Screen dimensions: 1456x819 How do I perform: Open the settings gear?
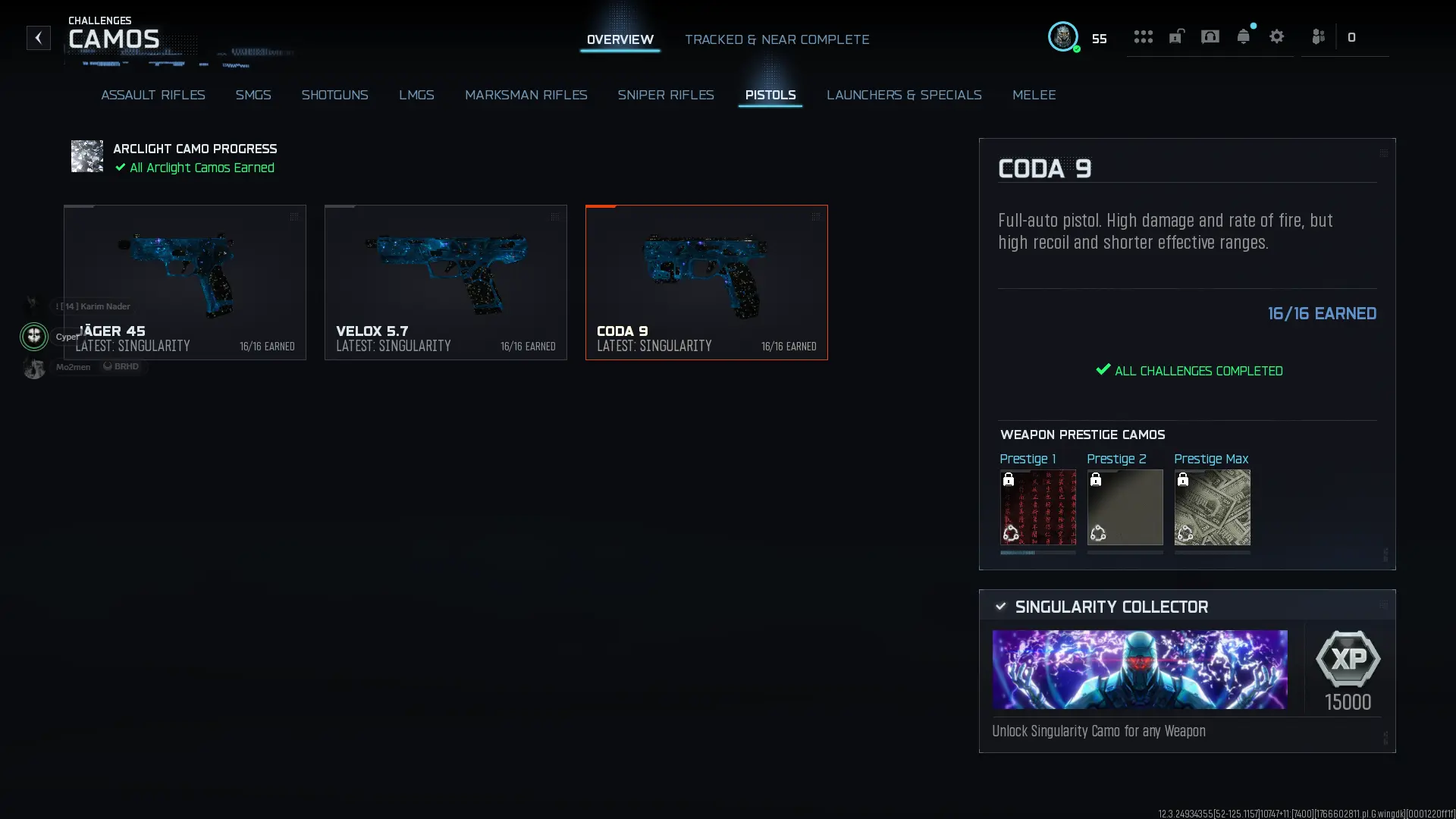[1278, 36]
